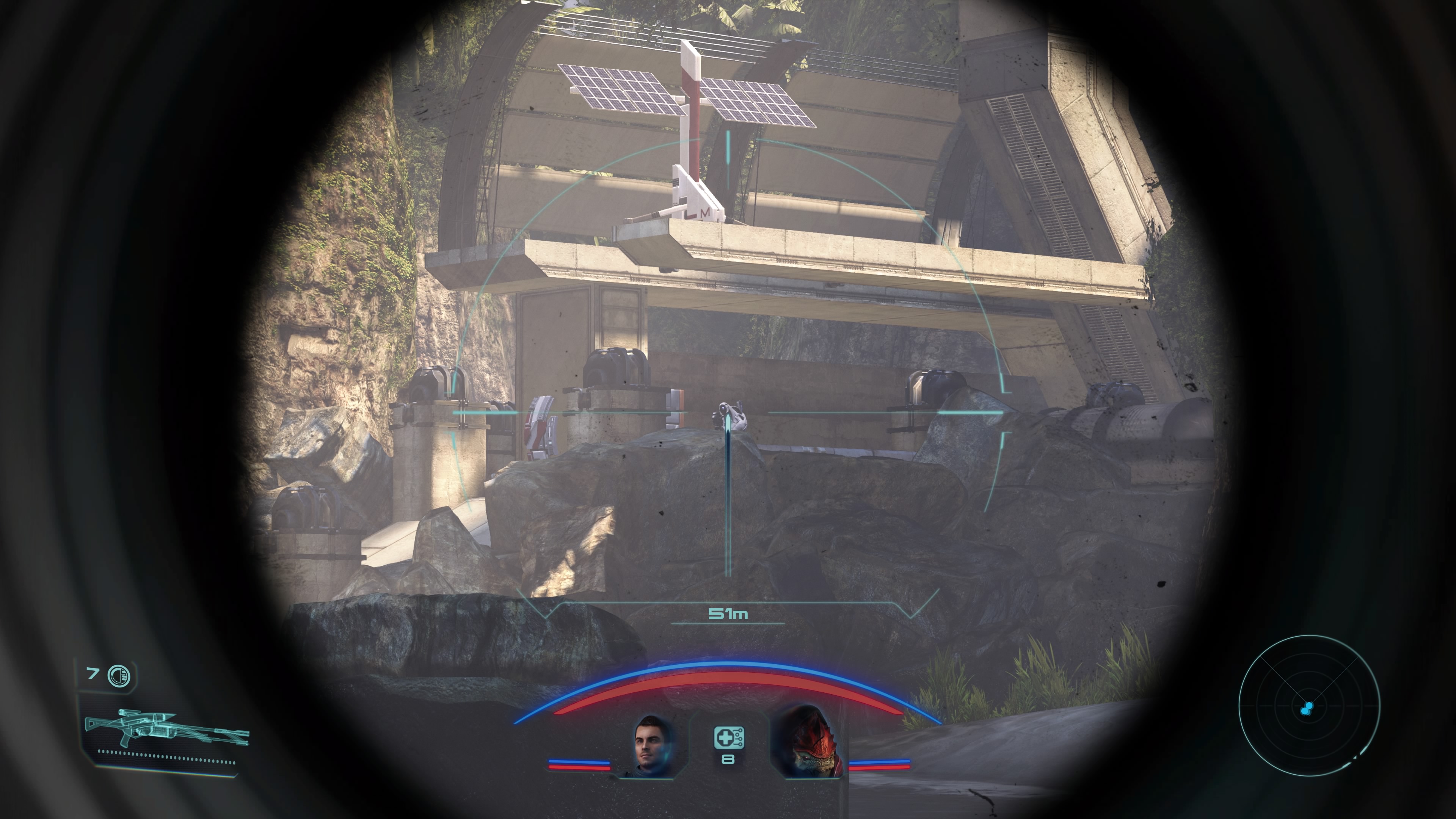
Task: Use the medi-gel icon
Action: coord(728,737)
